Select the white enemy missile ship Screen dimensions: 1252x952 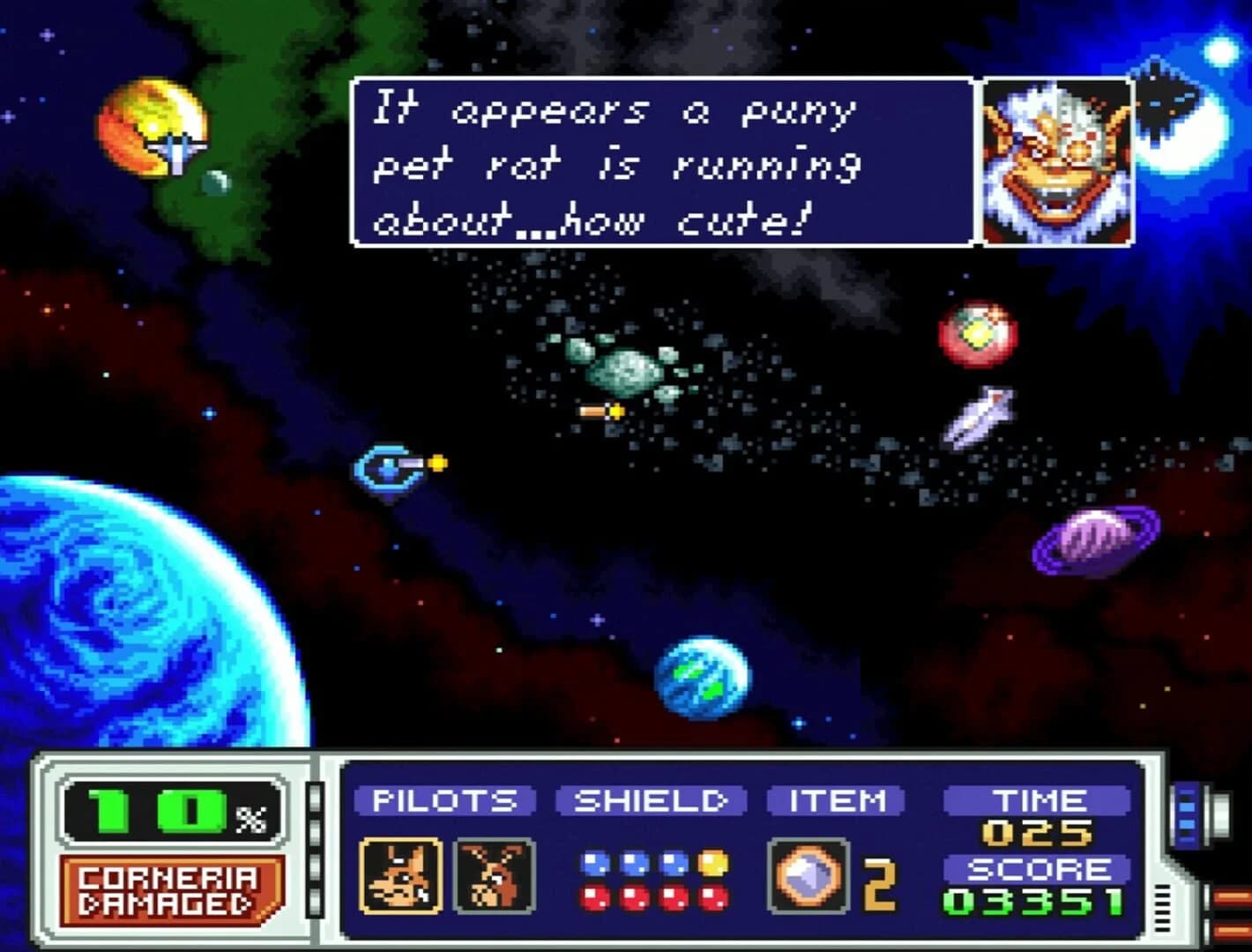pyautogui.click(x=981, y=416)
